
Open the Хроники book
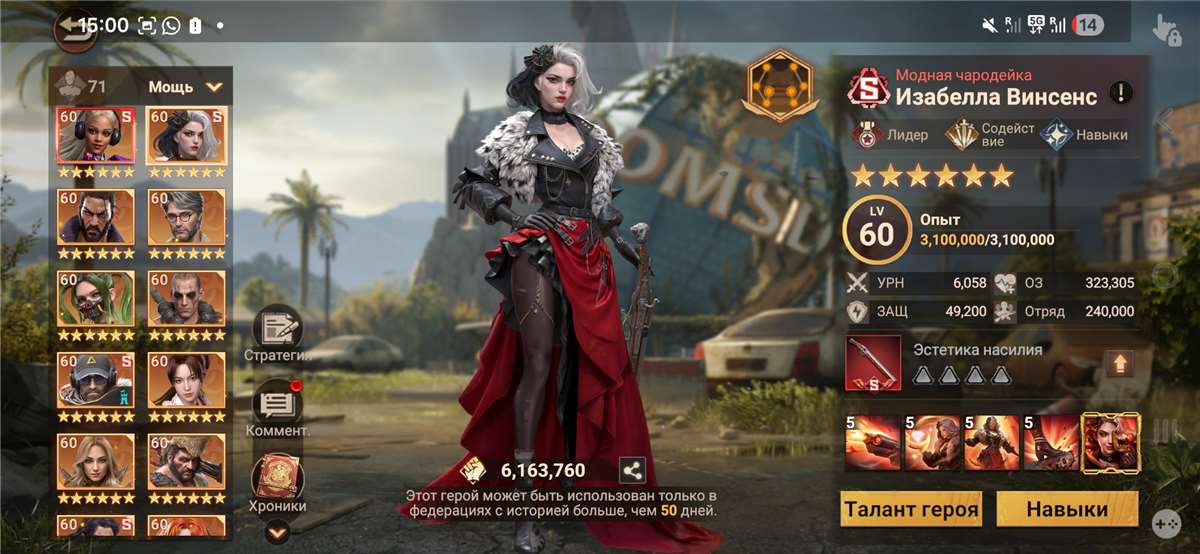(x=277, y=478)
